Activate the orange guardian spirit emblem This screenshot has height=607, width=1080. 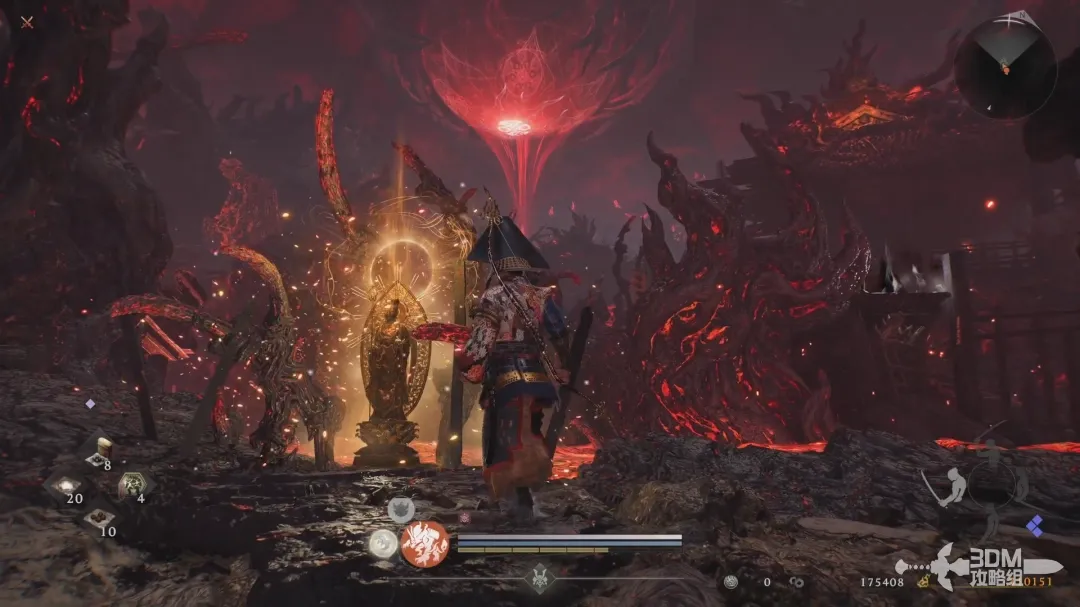tap(425, 543)
